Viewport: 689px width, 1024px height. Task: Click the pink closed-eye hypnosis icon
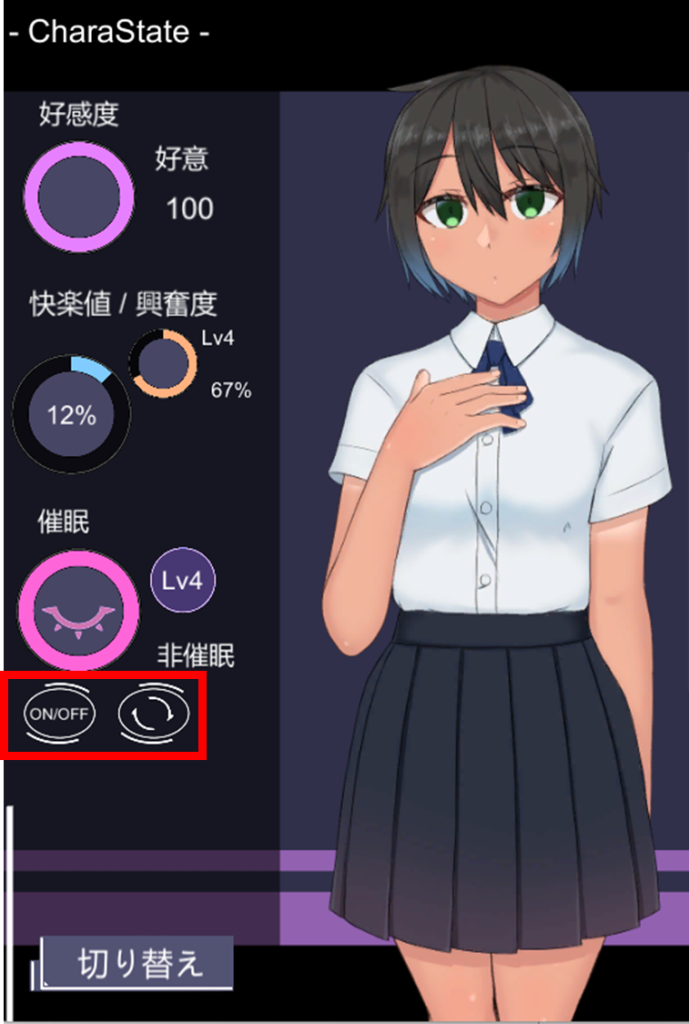point(78,610)
